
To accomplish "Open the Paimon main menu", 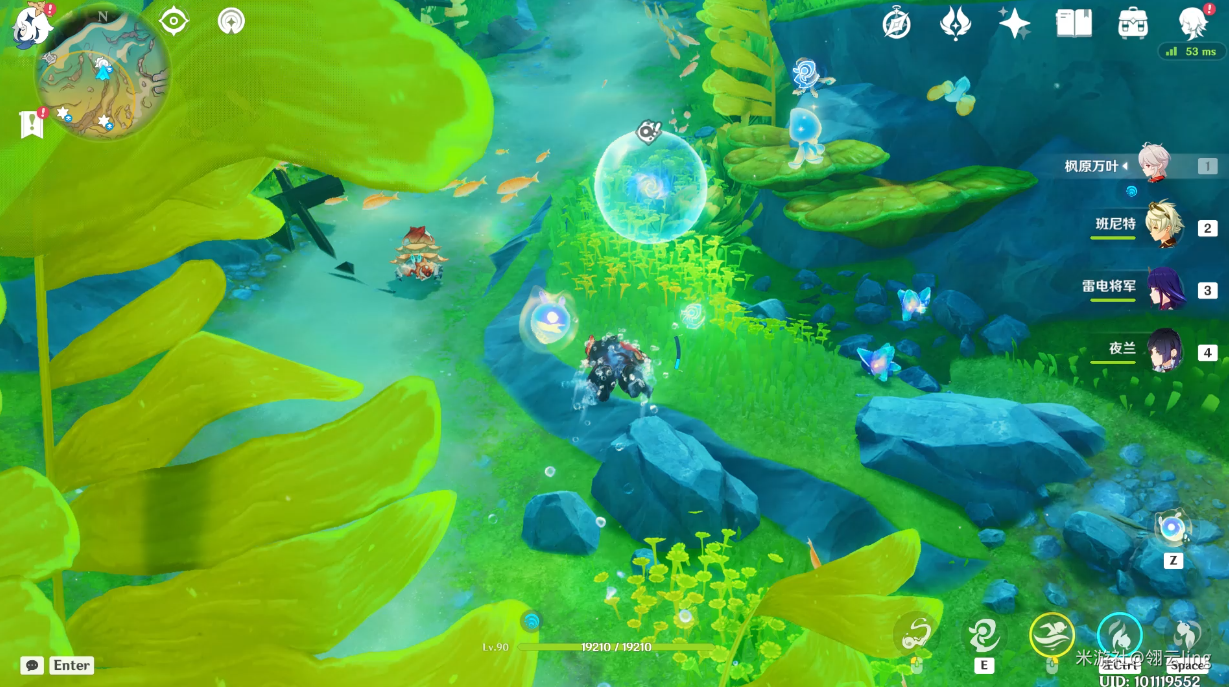I will 30,24.
